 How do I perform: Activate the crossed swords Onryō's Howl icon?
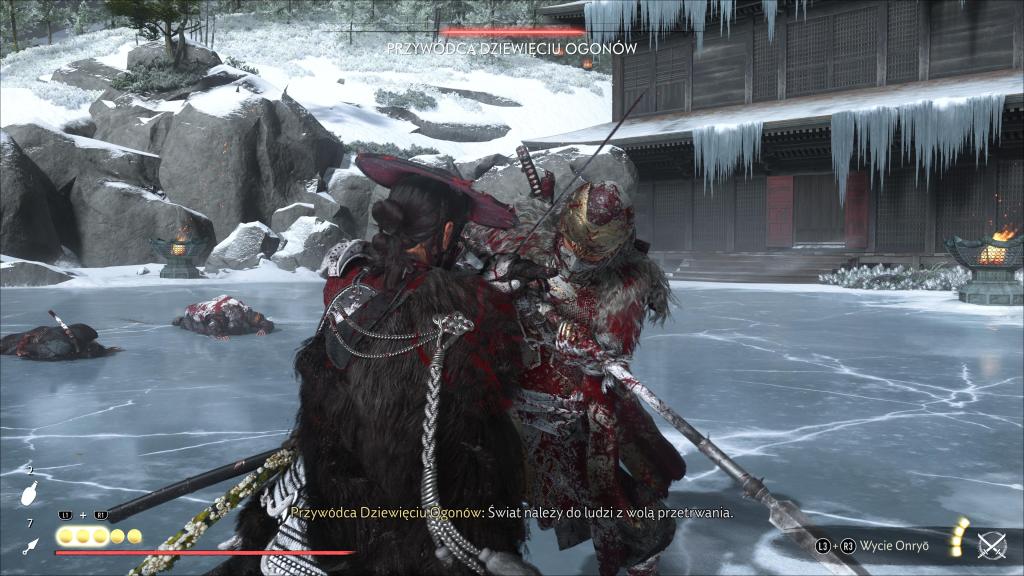pos(991,545)
